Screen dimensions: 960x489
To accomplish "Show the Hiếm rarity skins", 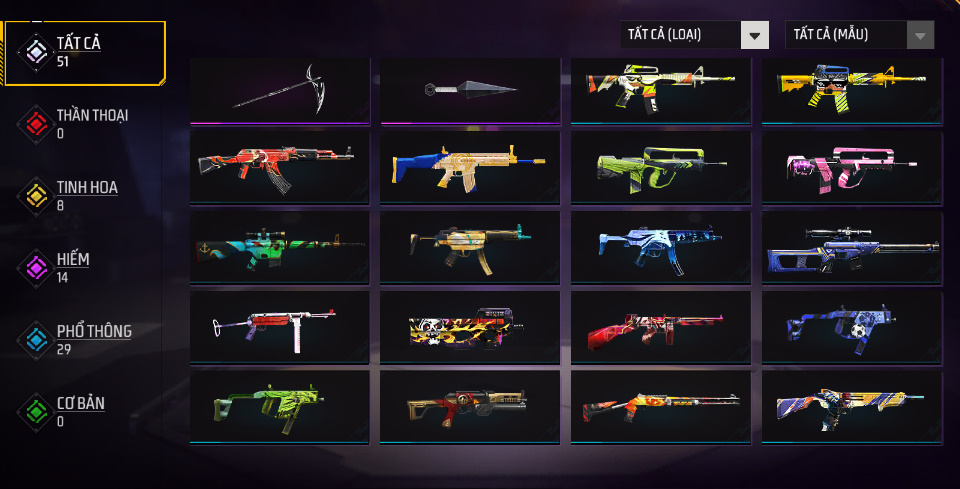I will [x=84, y=266].
